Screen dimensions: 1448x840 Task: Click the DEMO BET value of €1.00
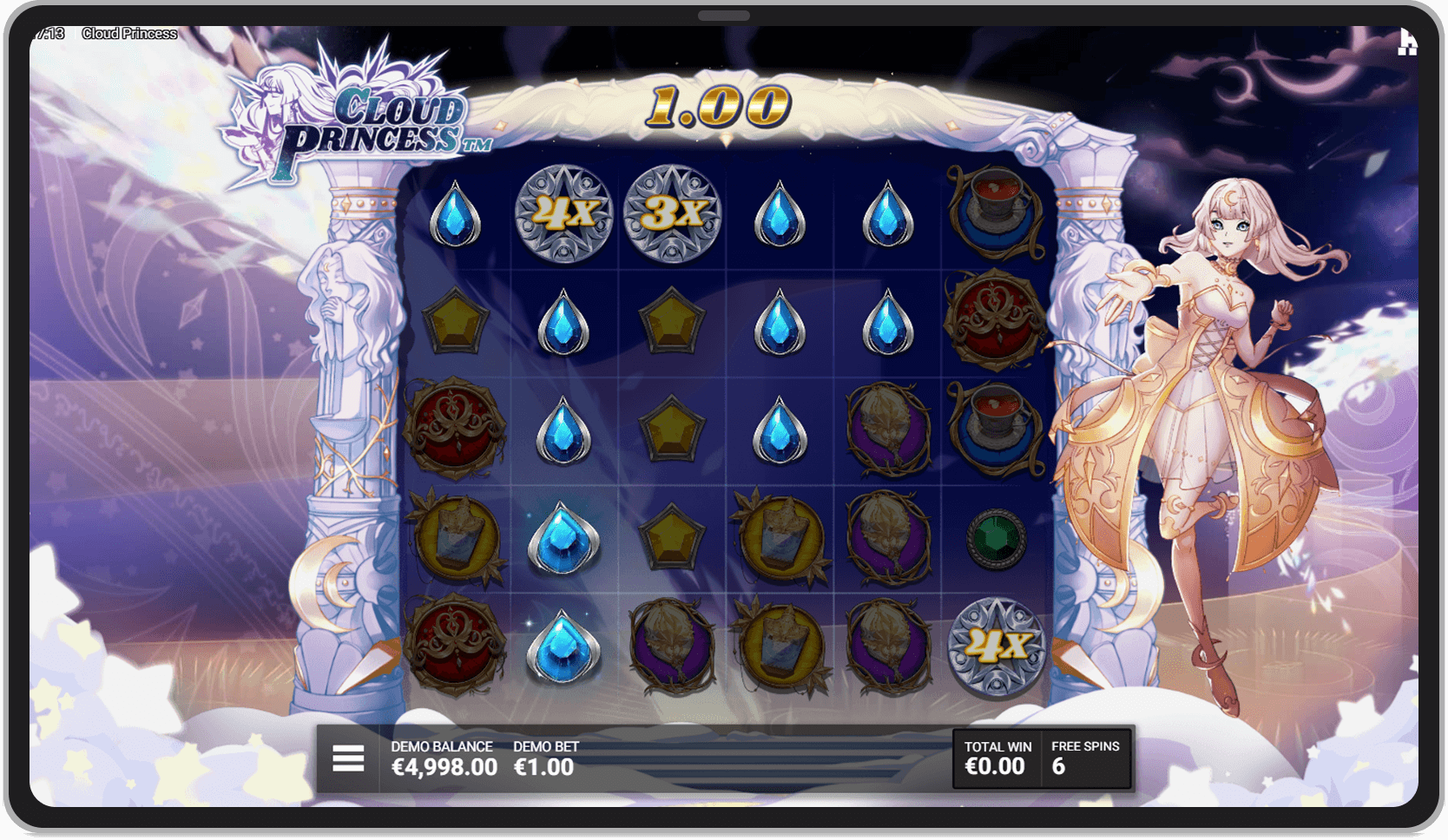coord(544,766)
